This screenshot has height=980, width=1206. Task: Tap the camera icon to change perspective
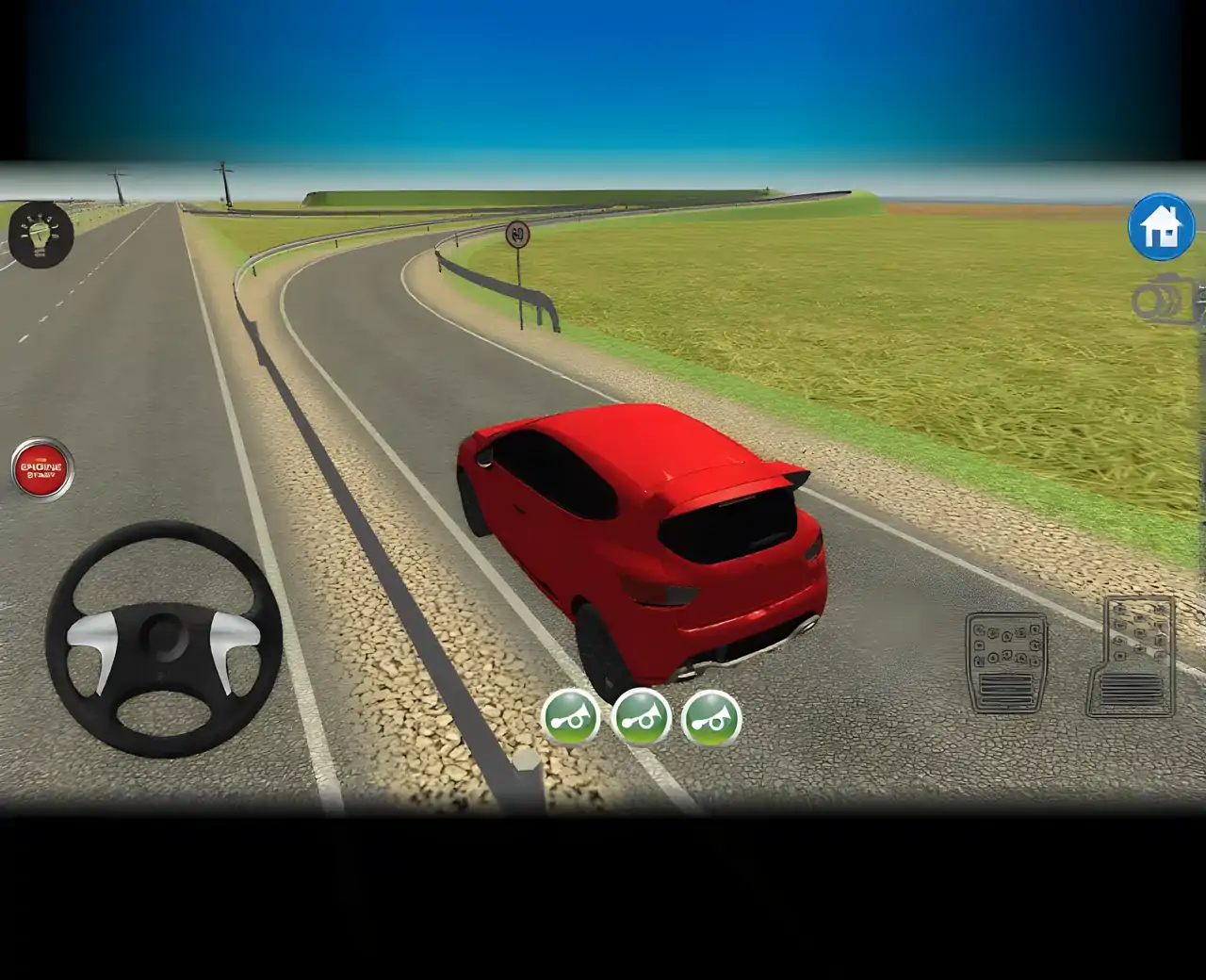tap(1161, 300)
